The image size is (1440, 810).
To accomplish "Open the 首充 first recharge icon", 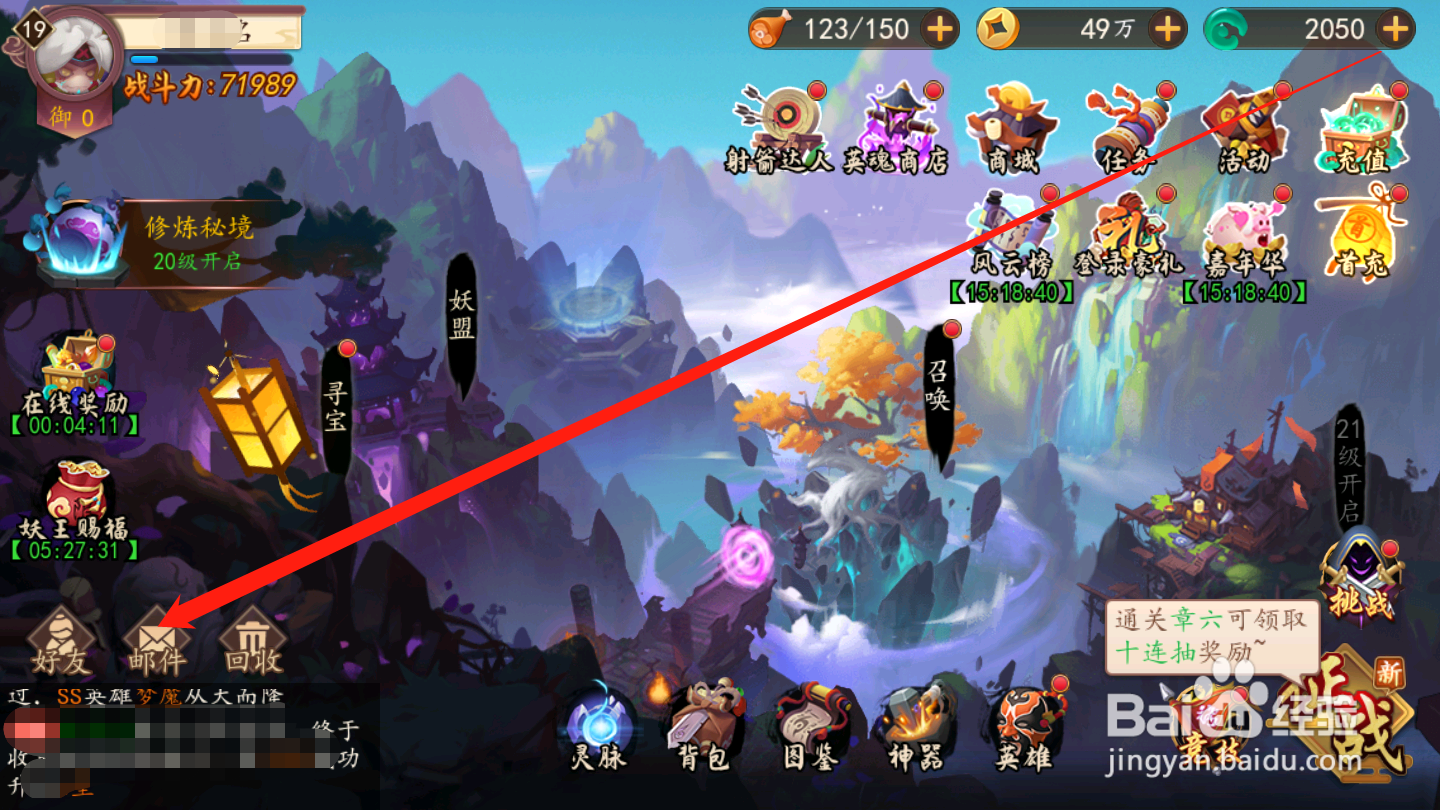I will (1362, 228).
